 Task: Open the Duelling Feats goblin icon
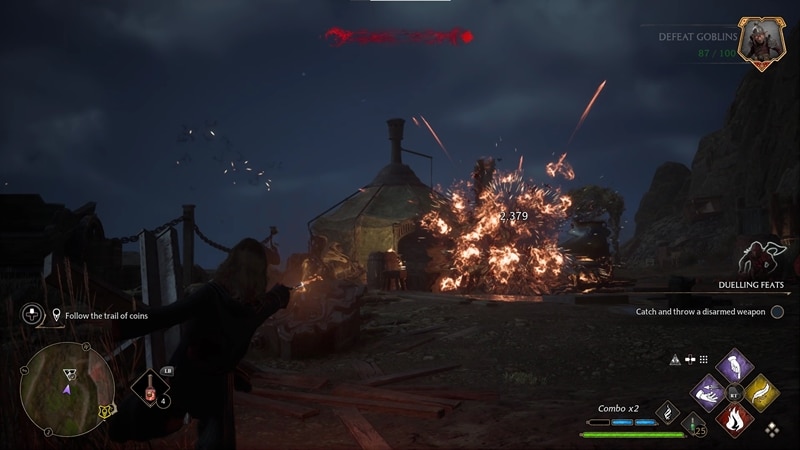point(757,258)
